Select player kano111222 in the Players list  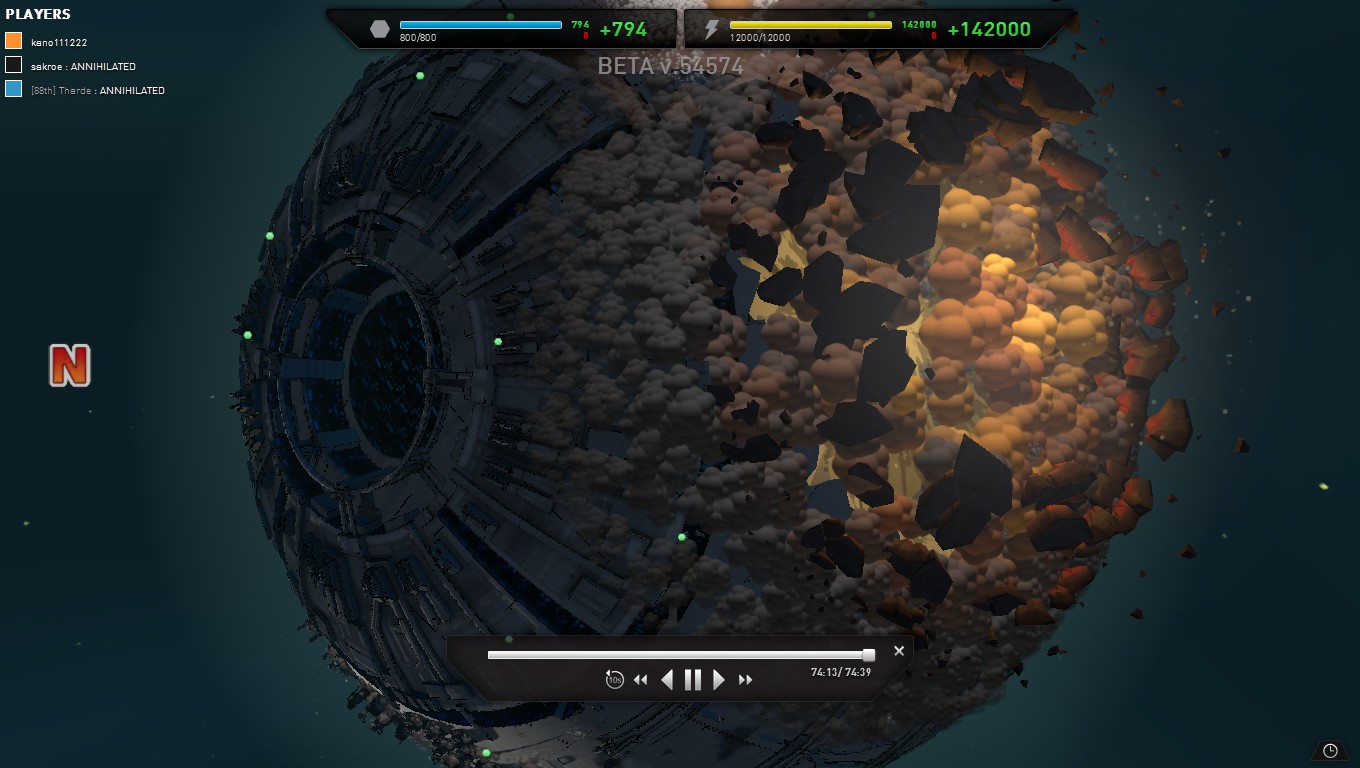[60, 40]
